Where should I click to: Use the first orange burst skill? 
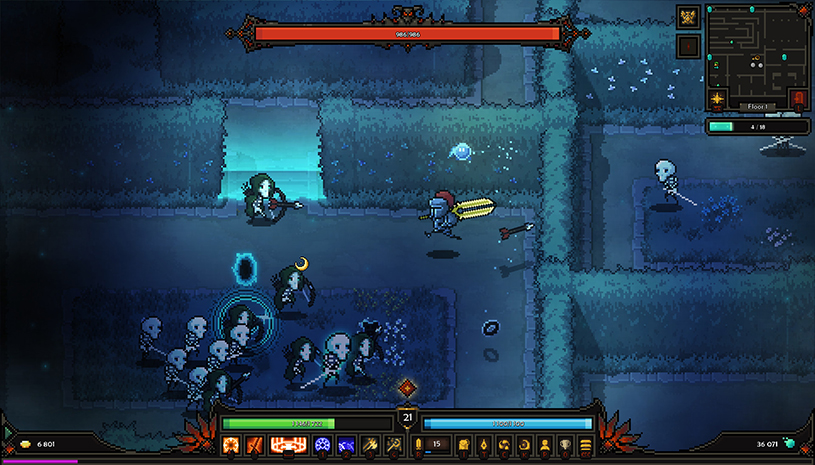pyautogui.click(x=228, y=444)
